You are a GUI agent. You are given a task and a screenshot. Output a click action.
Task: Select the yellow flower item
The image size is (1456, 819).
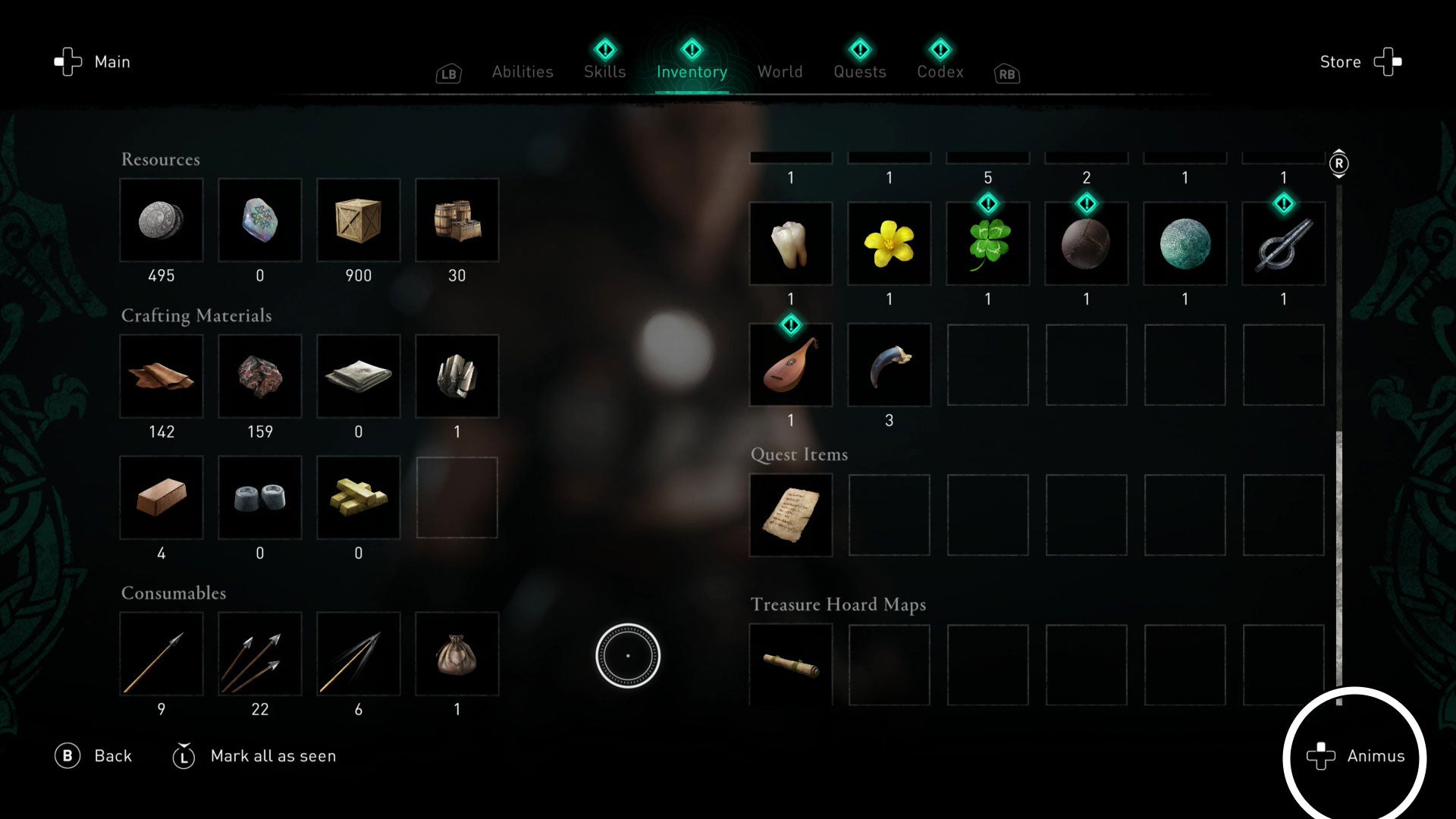(889, 243)
